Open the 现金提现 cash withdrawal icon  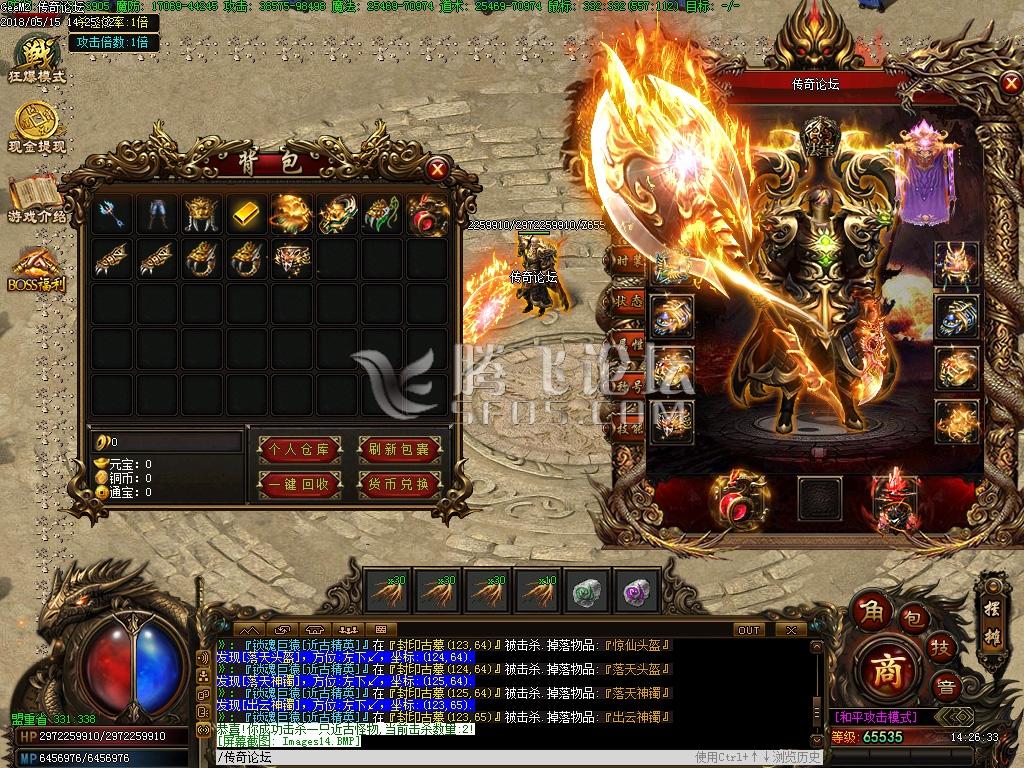point(37,128)
